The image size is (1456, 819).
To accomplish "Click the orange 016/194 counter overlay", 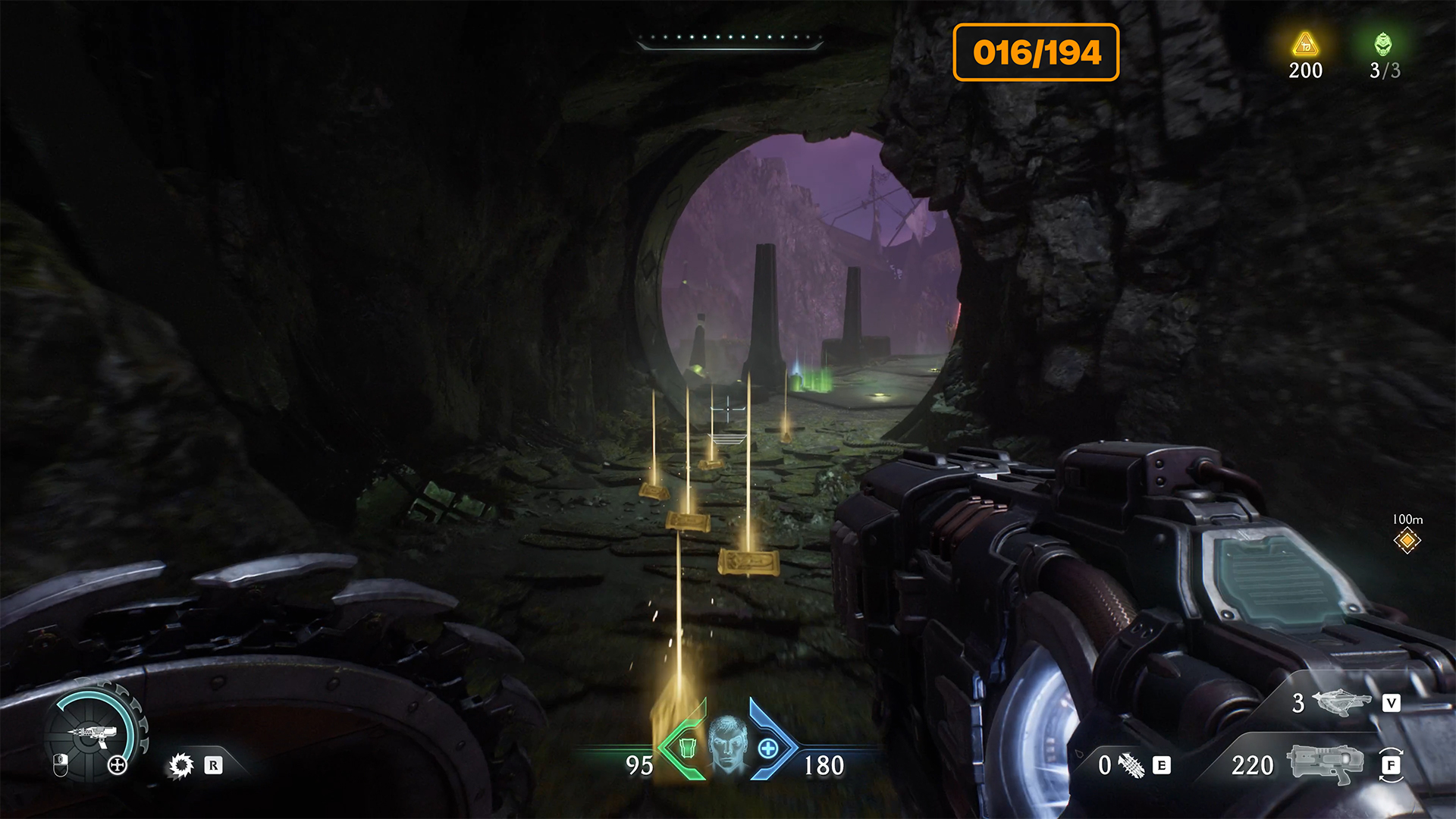I will [x=1036, y=52].
